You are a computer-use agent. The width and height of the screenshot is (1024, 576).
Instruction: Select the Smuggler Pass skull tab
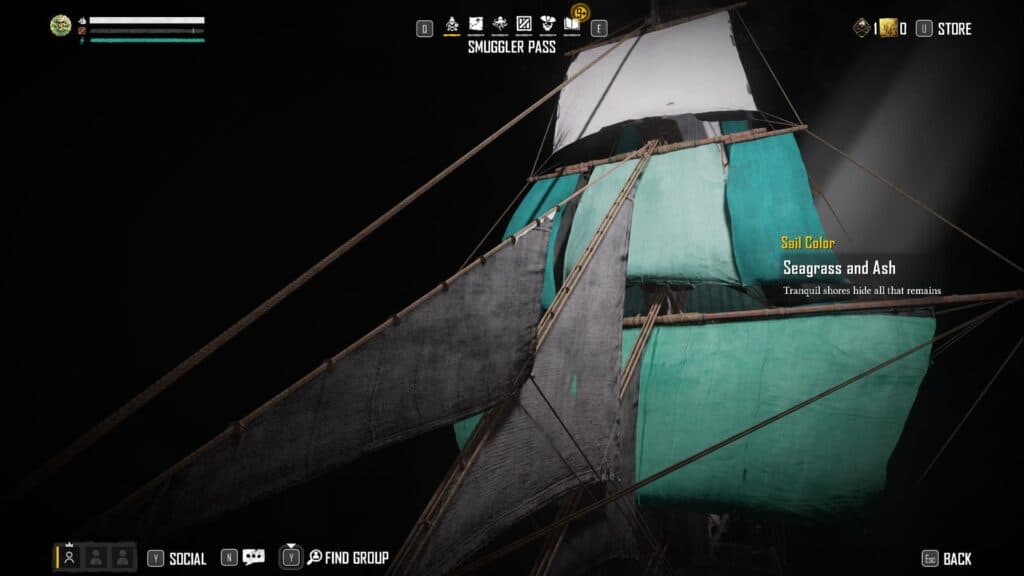(x=452, y=24)
